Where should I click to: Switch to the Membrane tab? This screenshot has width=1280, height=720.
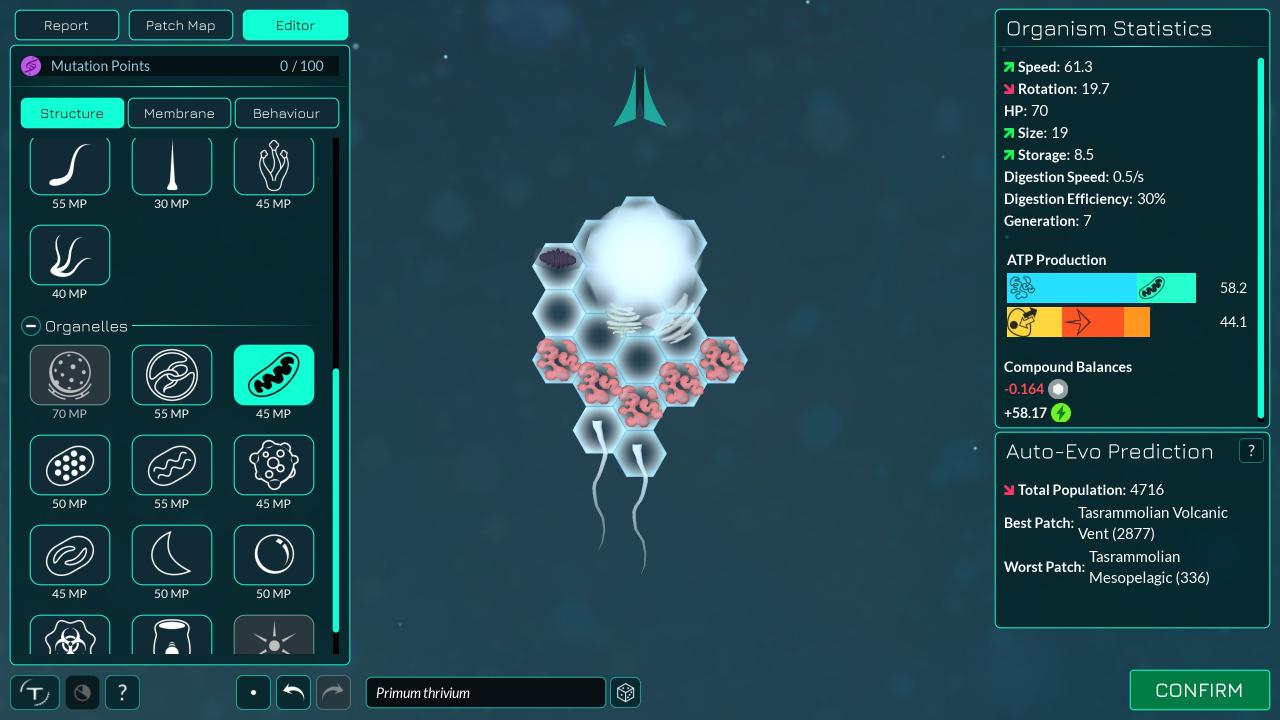point(179,113)
